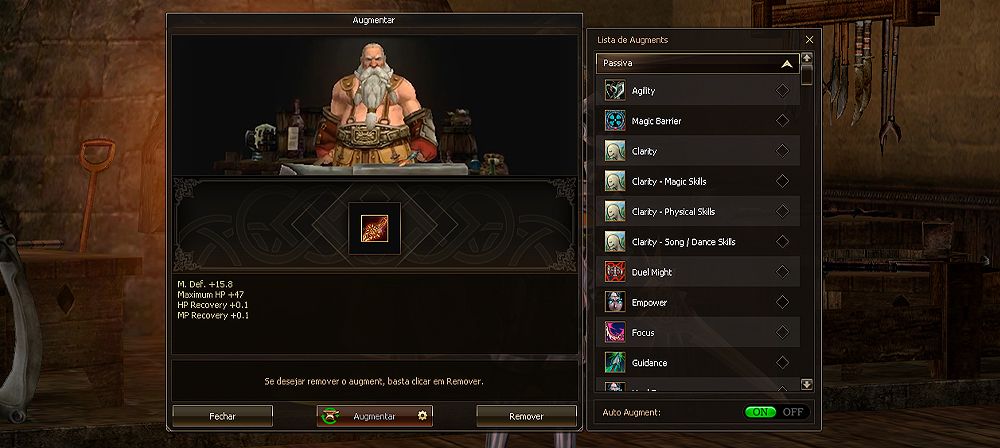The image size is (1000, 448).
Task: Select Clarity - Physical Skills augment
Action: pos(697,212)
